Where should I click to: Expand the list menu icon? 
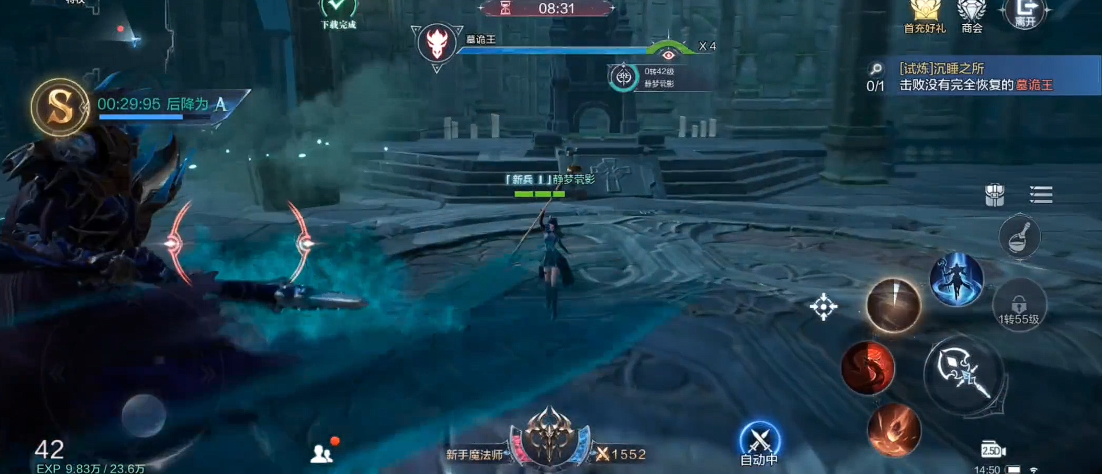tap(1040, 195)
